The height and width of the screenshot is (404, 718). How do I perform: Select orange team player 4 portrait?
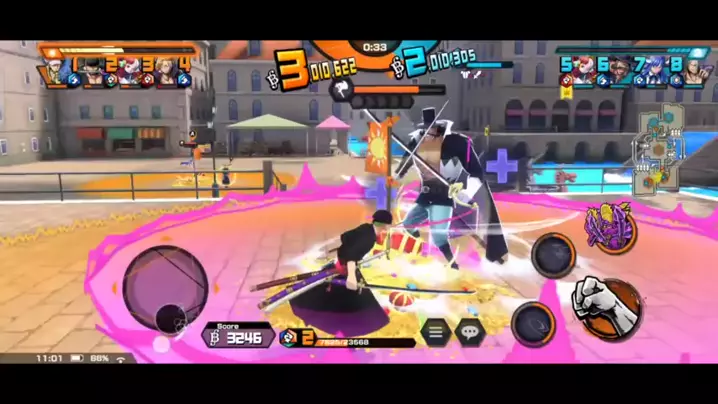click(x=172, y=72)
